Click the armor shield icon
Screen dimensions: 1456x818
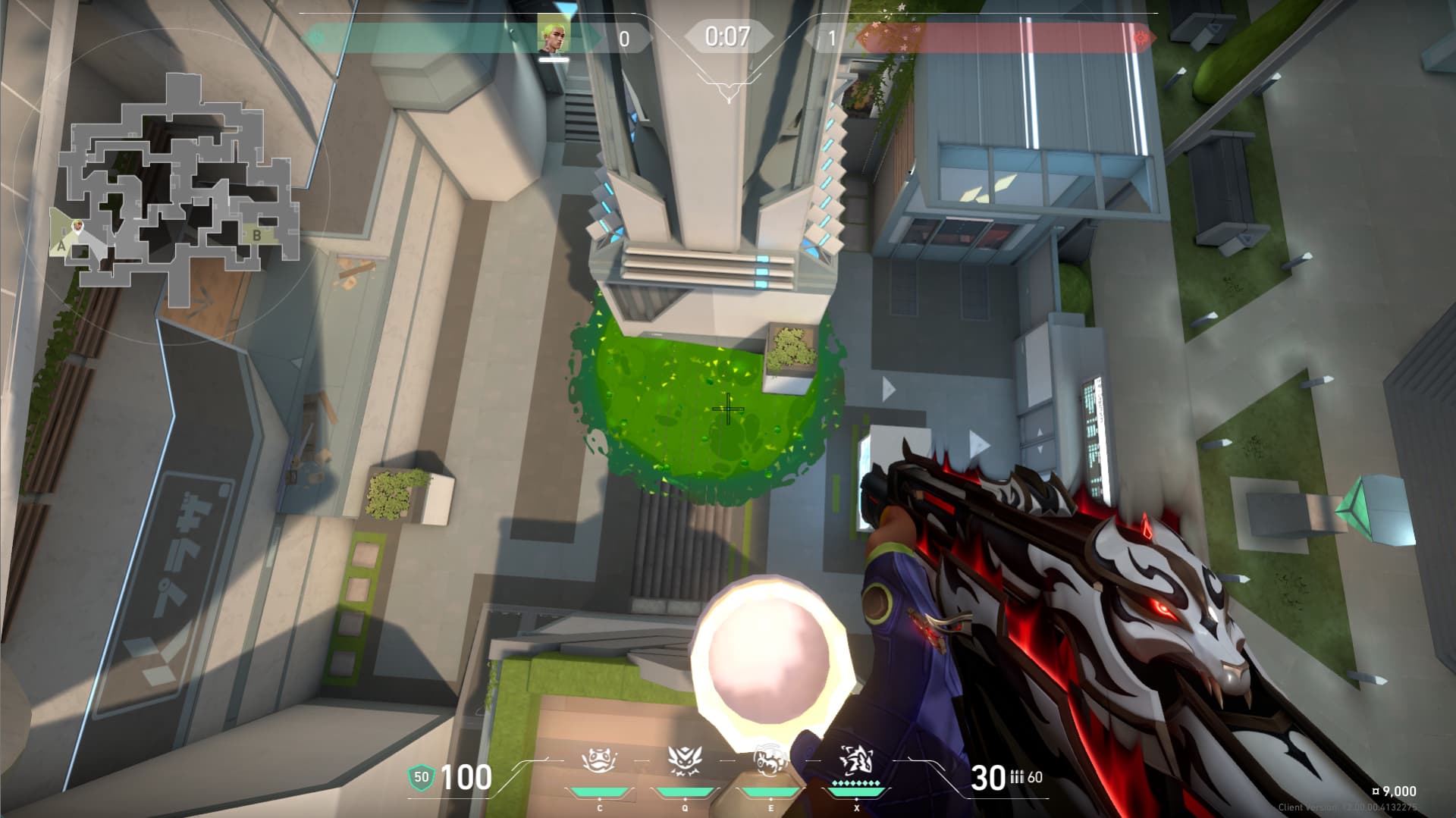click(421, 777)
